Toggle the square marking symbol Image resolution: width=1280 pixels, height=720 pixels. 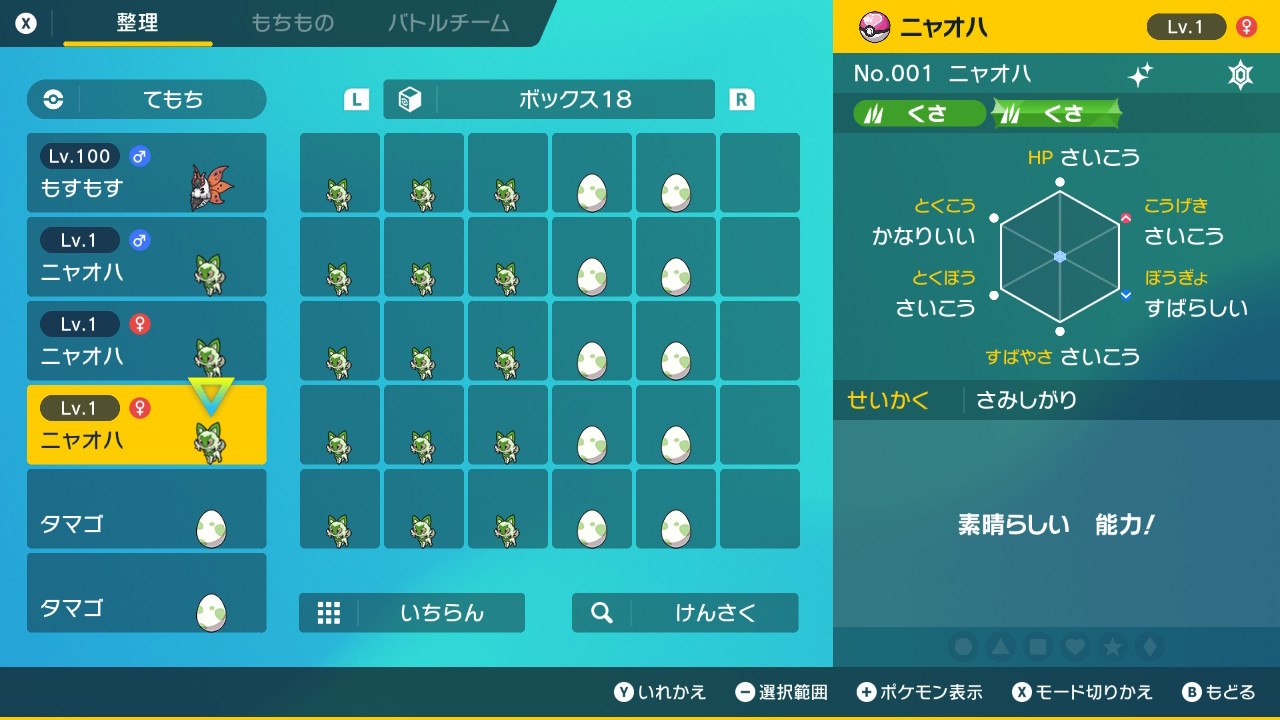pos(1038,647)
